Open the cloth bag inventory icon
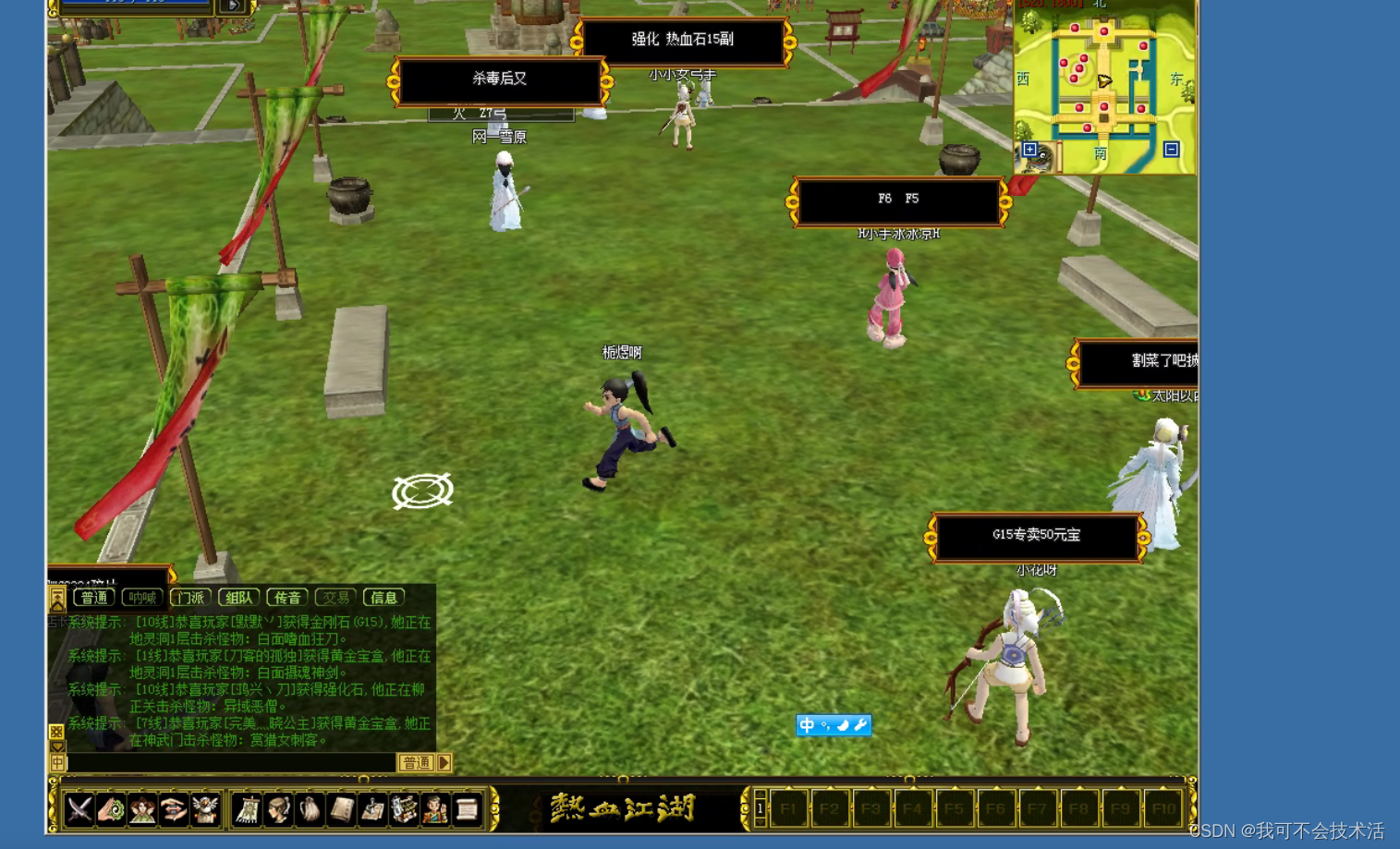The height and width of the screenshot is (849, 1400). pos(310,810)
